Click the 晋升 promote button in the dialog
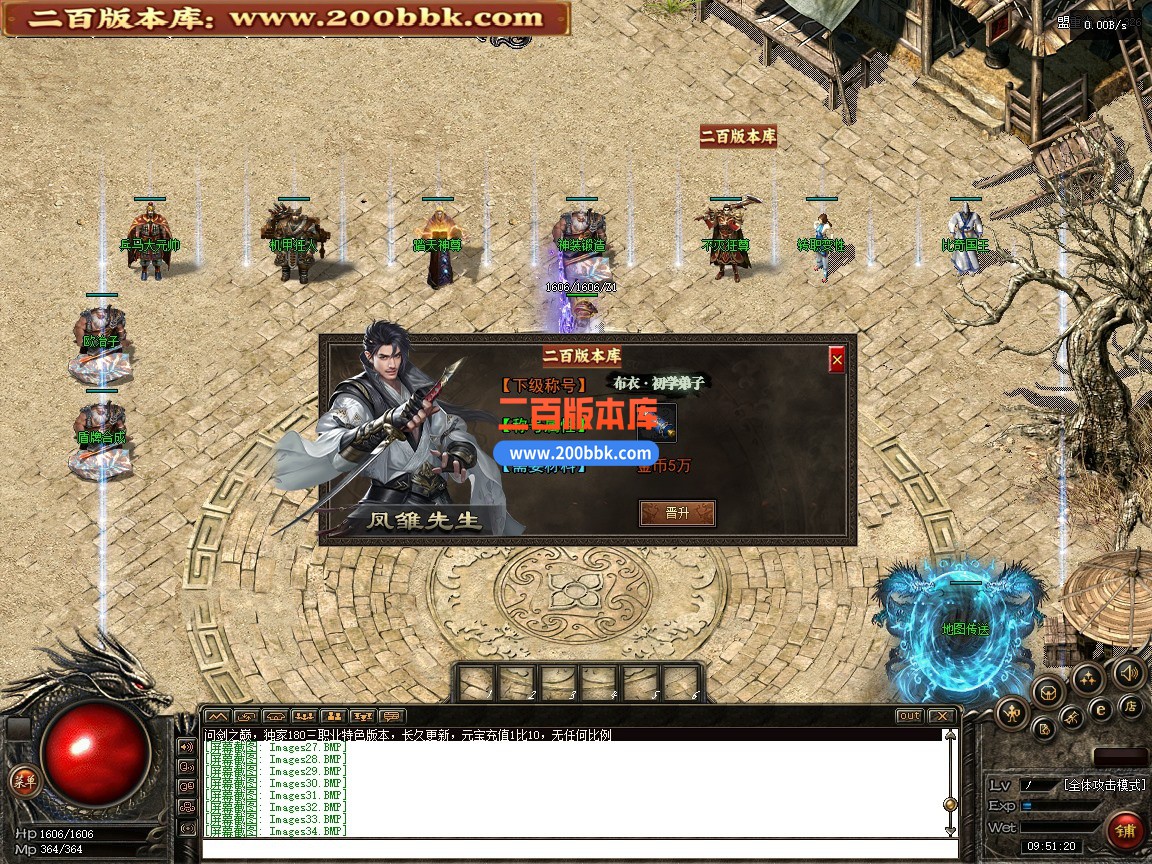This screenshot has height=864, width=1152. [677, 513]
